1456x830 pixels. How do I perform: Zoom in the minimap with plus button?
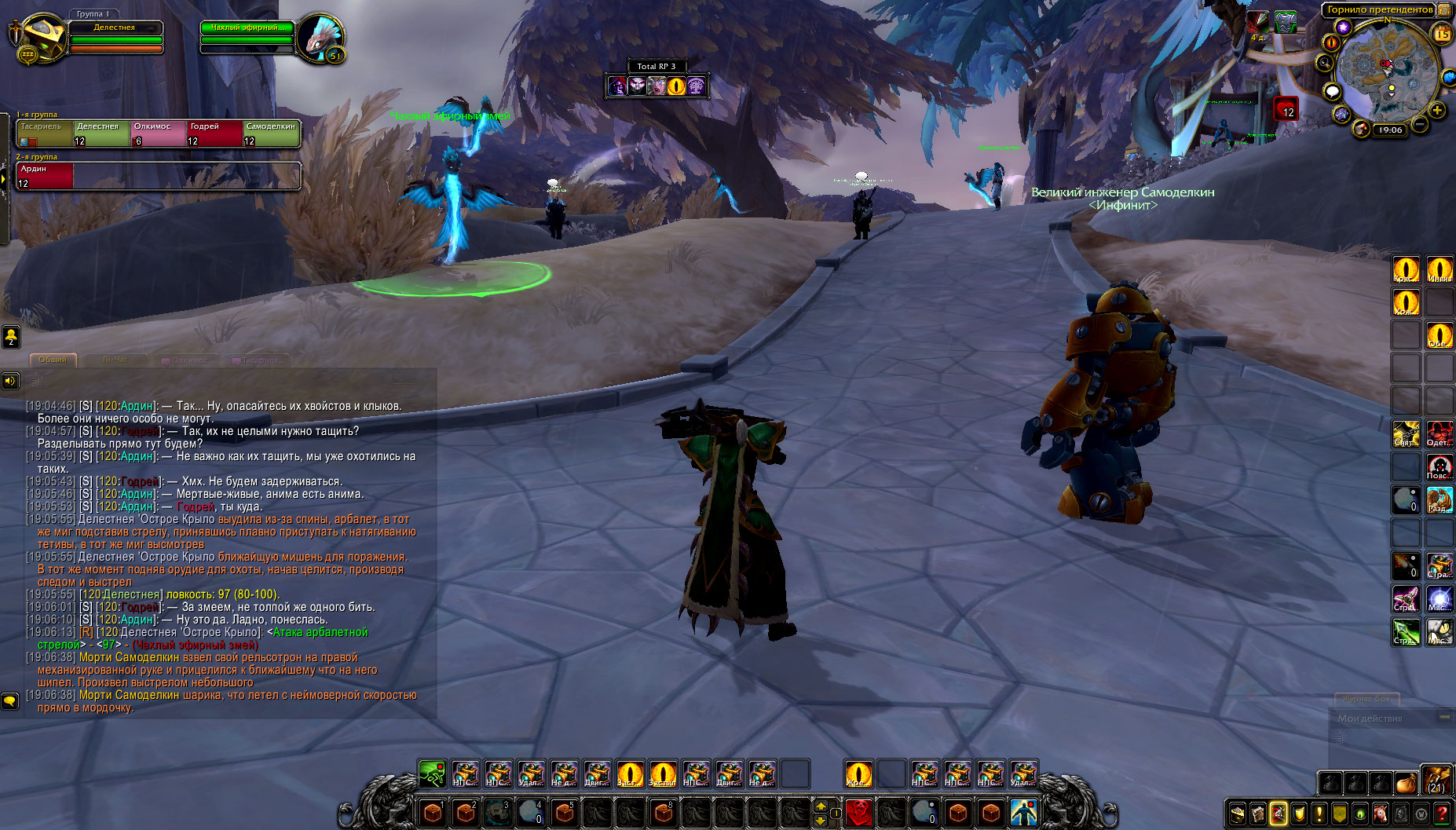coord(1437,110)
